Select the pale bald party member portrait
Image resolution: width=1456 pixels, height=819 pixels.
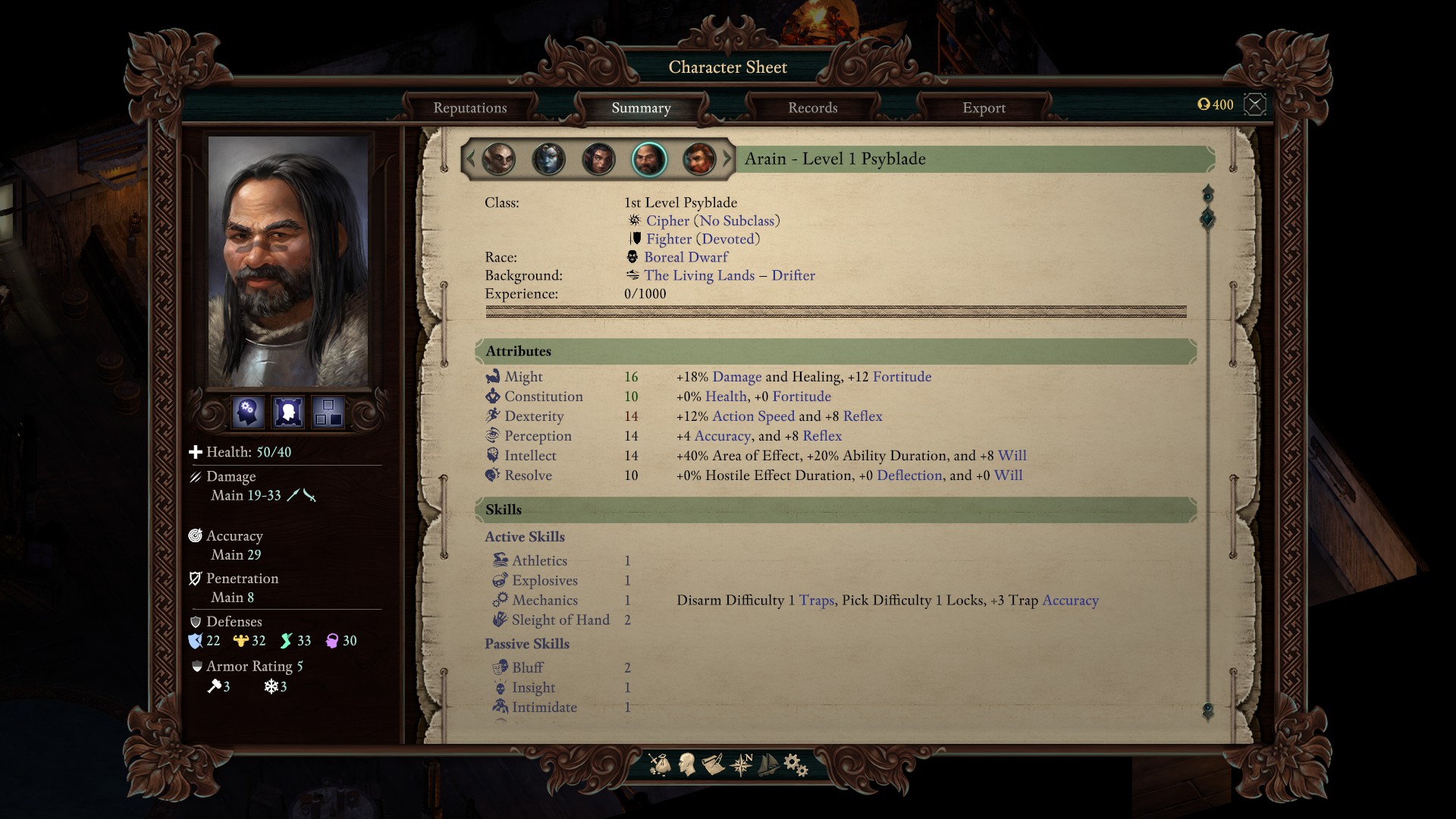[498, 159]
